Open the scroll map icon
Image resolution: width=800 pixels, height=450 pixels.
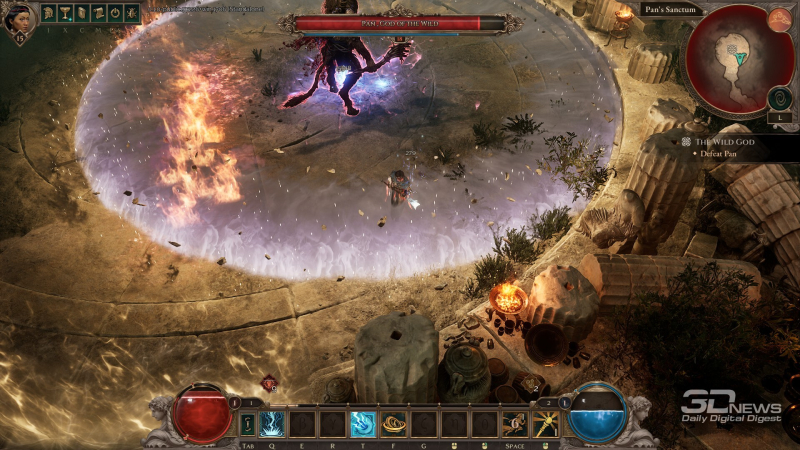tap(98, 14)
